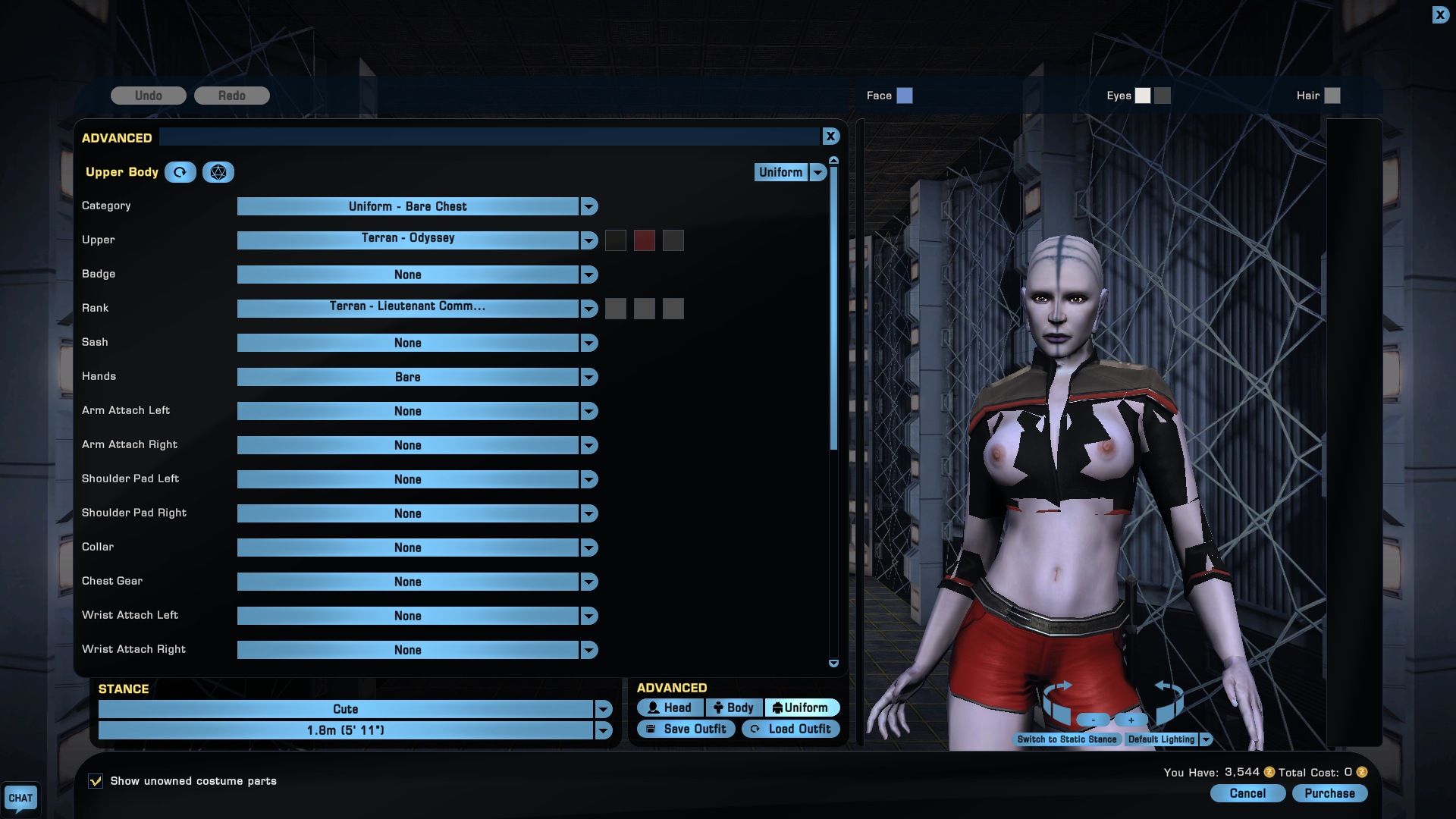Switch to the Head tab
This screenshot has height=819, width=1456.
[670, 708]
